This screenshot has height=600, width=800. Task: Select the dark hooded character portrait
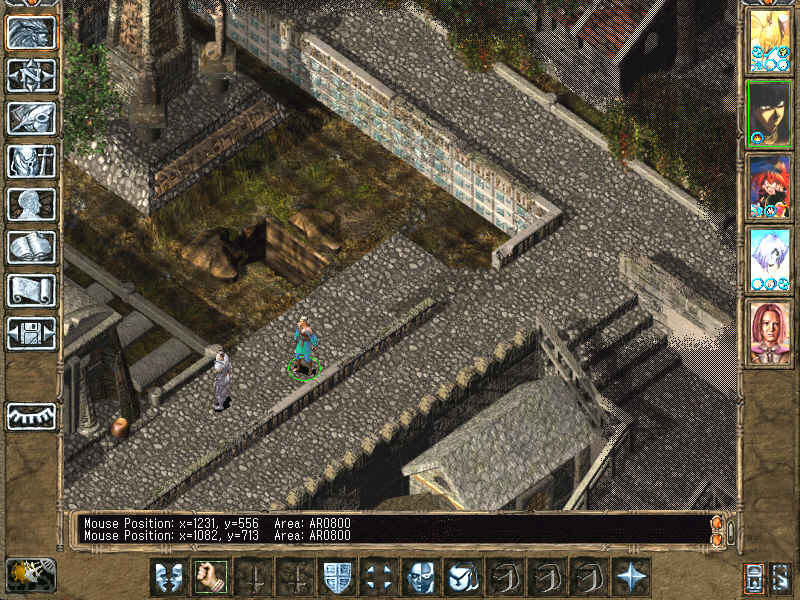point(769,113)
